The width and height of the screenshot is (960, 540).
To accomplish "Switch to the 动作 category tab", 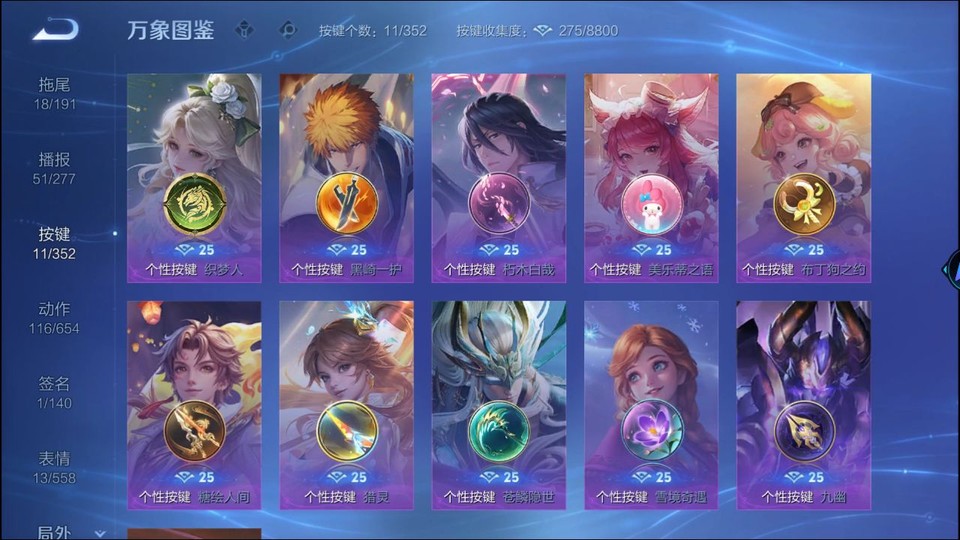I will coord(55,318).
